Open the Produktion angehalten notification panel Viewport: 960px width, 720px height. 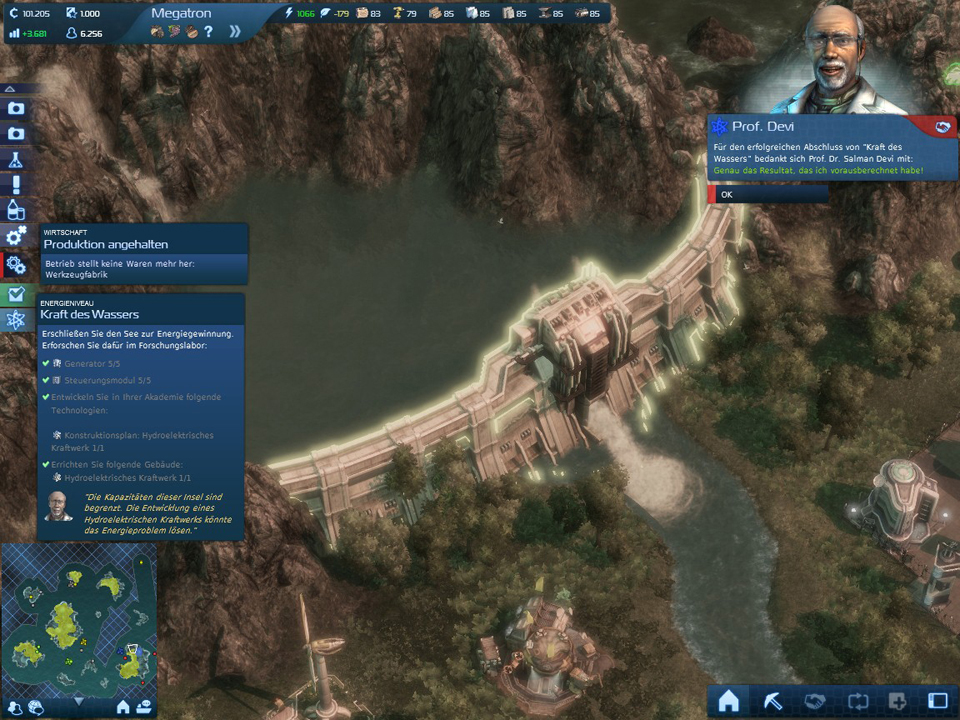pos(144,244)
